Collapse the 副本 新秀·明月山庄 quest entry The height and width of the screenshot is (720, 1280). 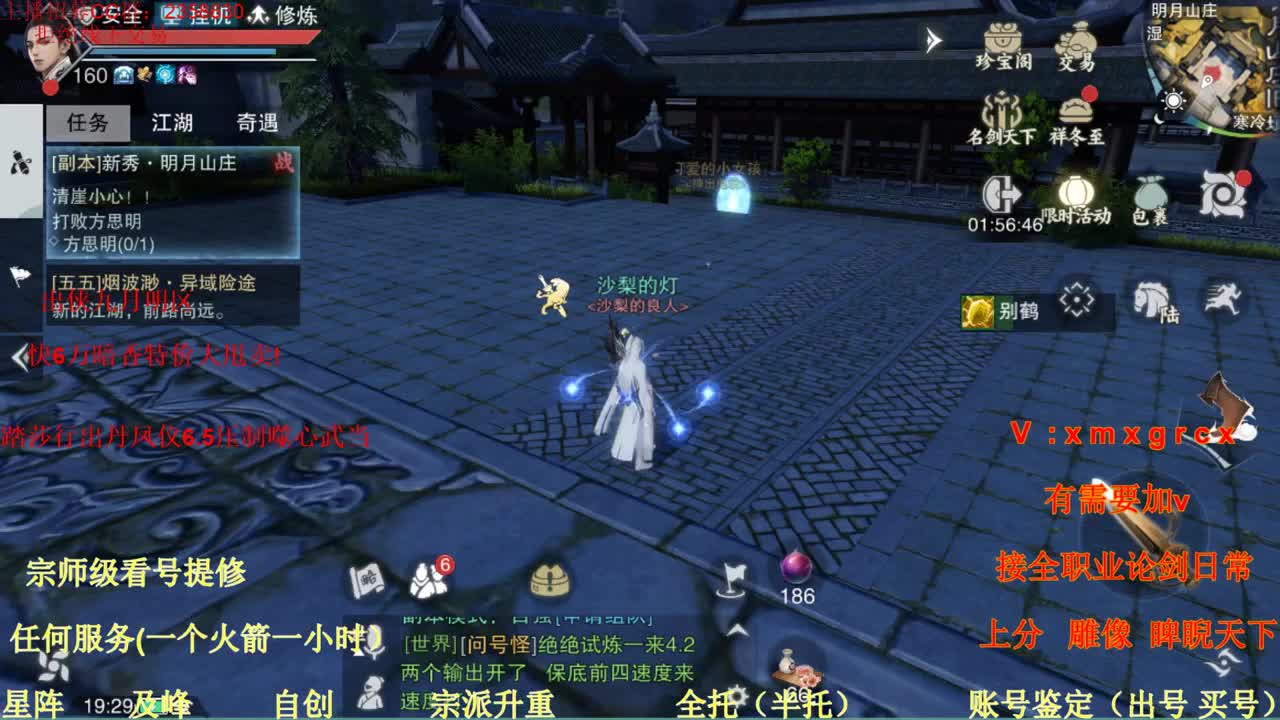[150, 165]
